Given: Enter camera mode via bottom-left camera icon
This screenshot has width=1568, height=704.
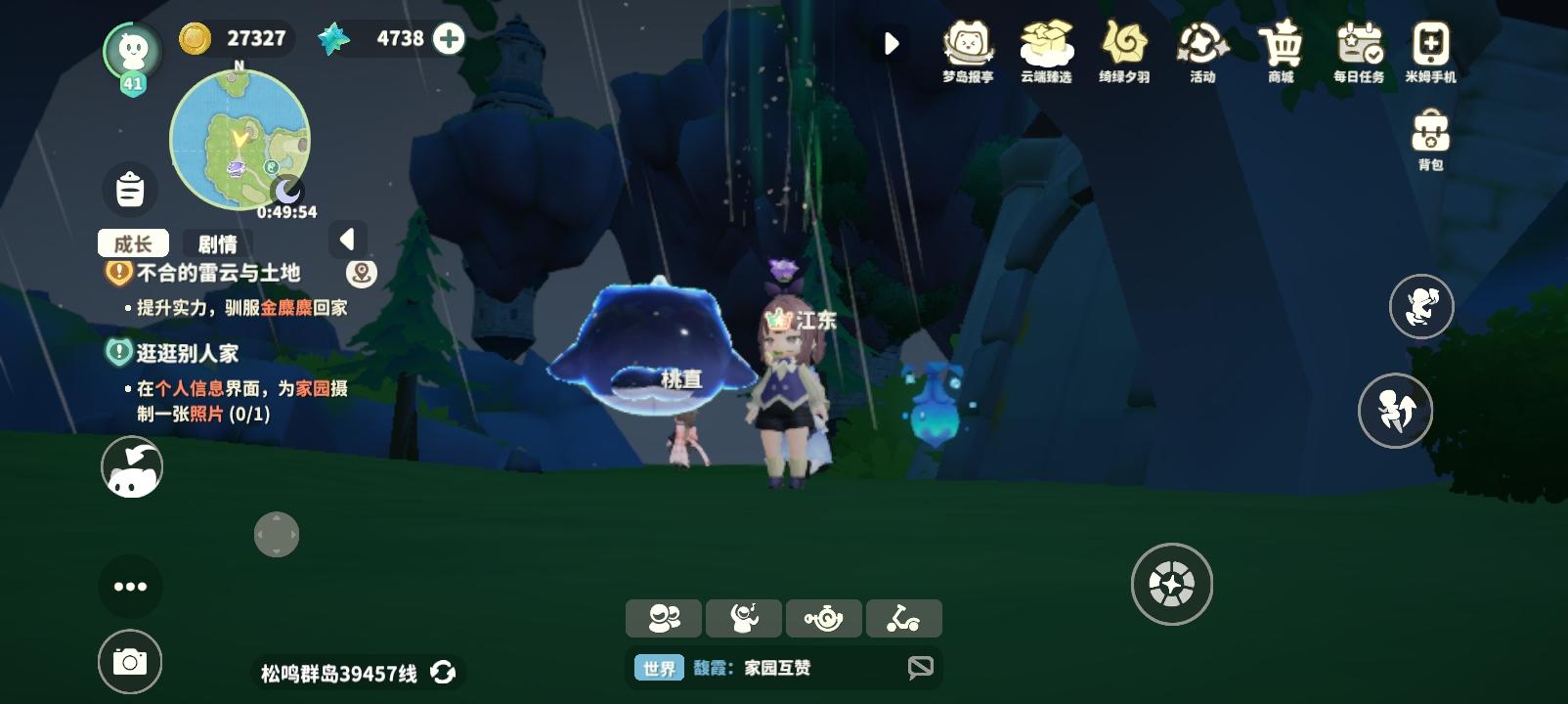Looking at the screenshot, I should pos(131,662).
